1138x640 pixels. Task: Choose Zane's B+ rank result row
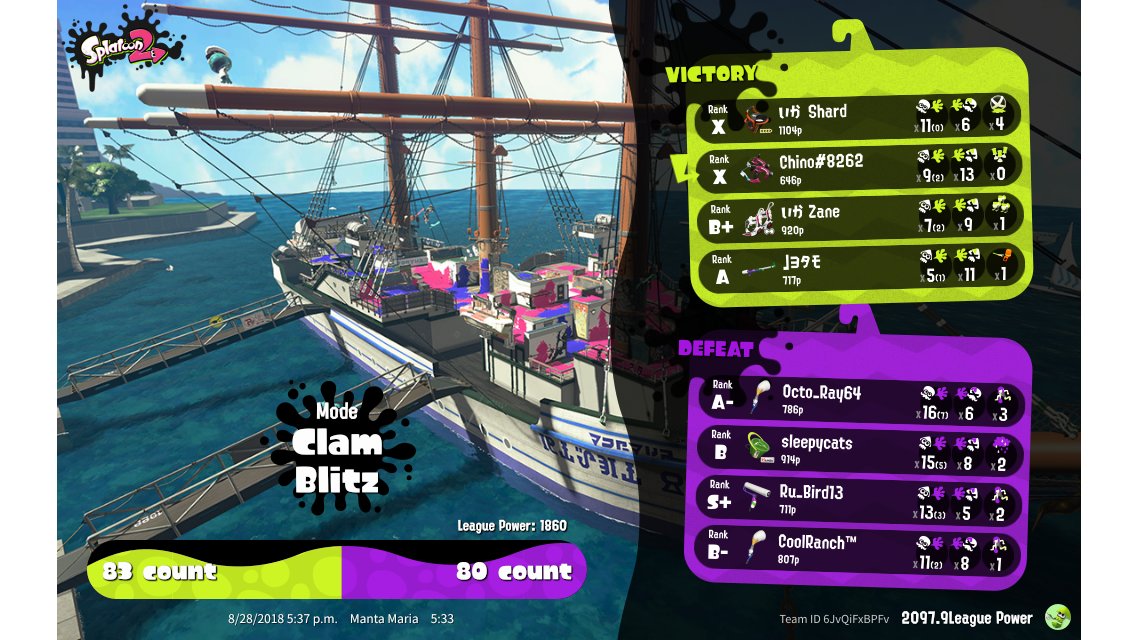pyautogui.click(x=858, y=217)
